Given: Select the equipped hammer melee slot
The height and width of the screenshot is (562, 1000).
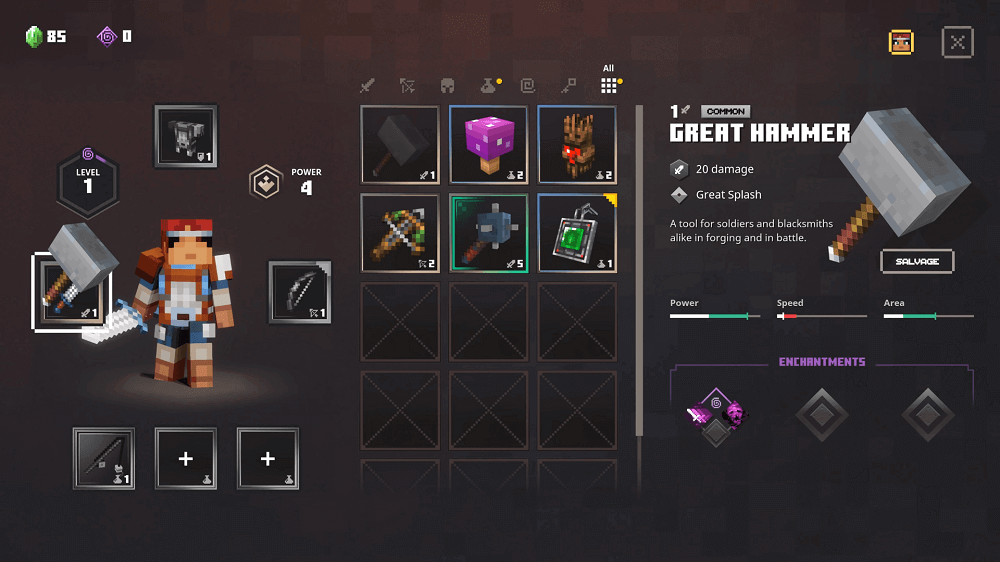Looking at the screenshot, I should (64, 292).
